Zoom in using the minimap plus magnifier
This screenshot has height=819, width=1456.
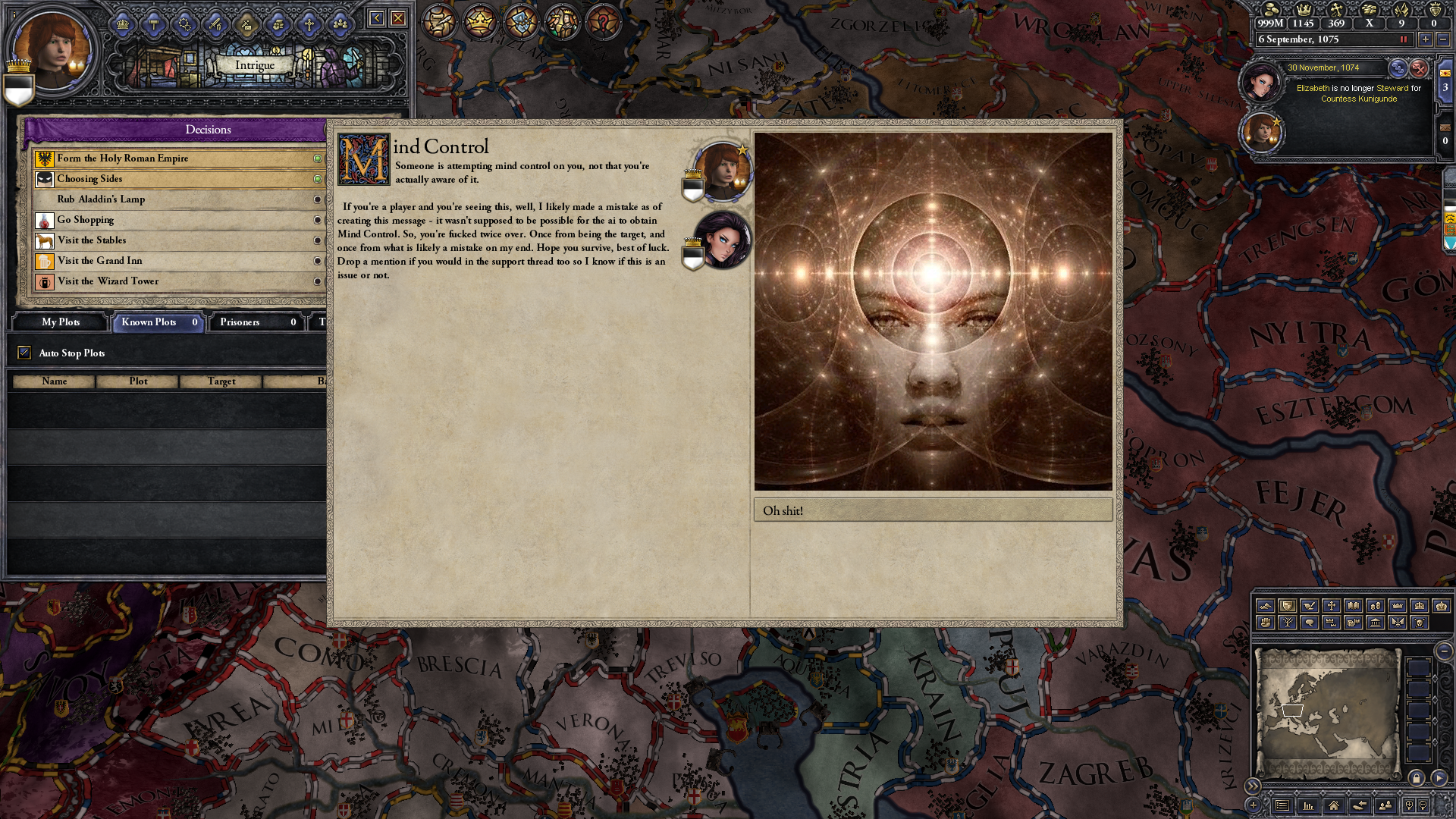[1409, 805]
